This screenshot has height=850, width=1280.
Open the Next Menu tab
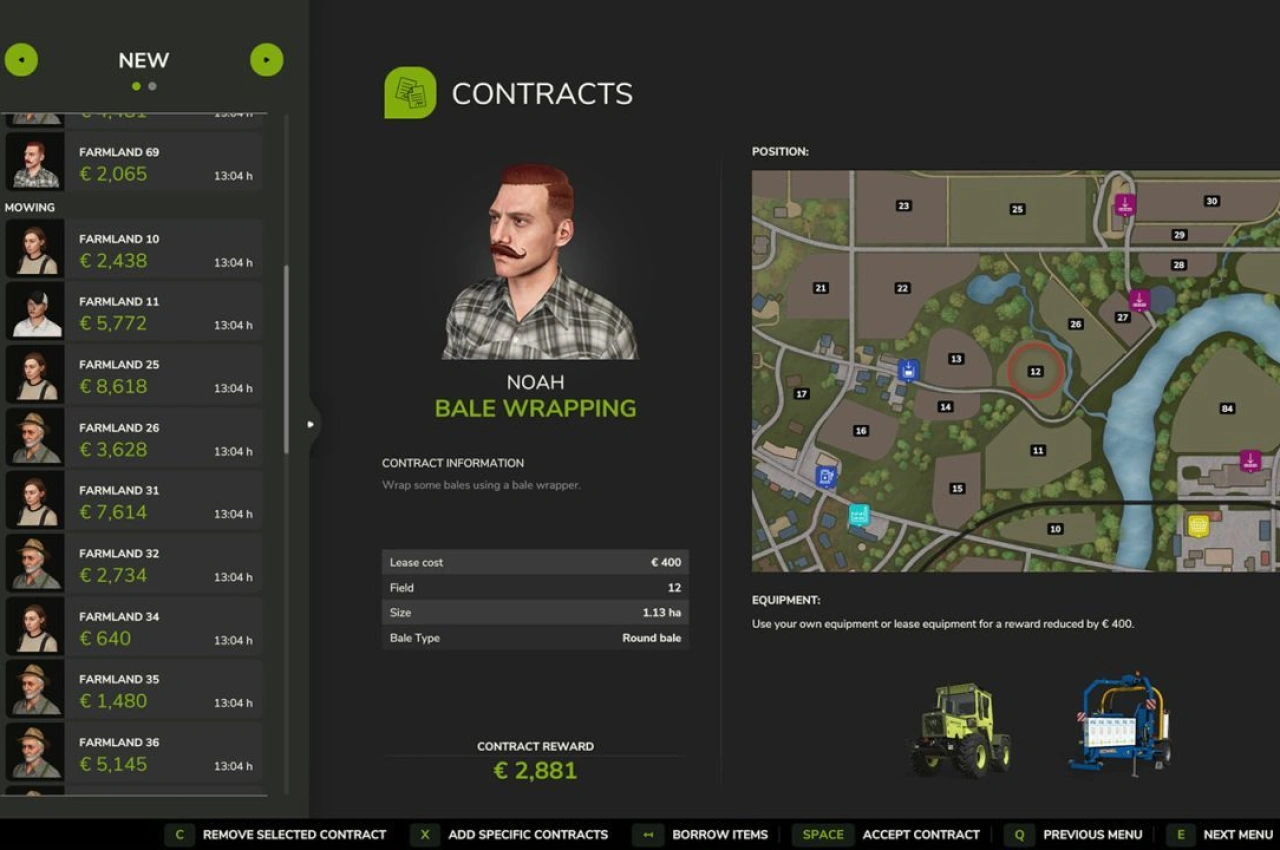click(1237, 834)
